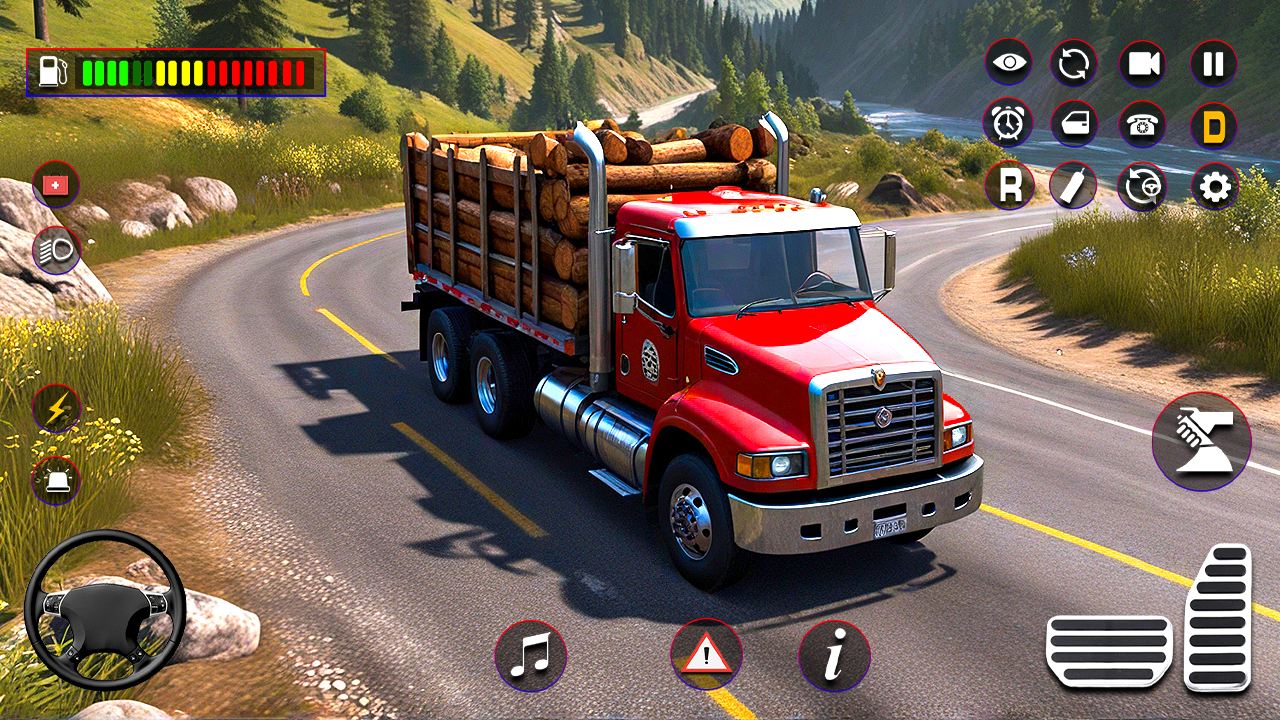Switch camera with the video camera icon
This screenshot has width=1280, height=720.
click(x=1142, y=64)
